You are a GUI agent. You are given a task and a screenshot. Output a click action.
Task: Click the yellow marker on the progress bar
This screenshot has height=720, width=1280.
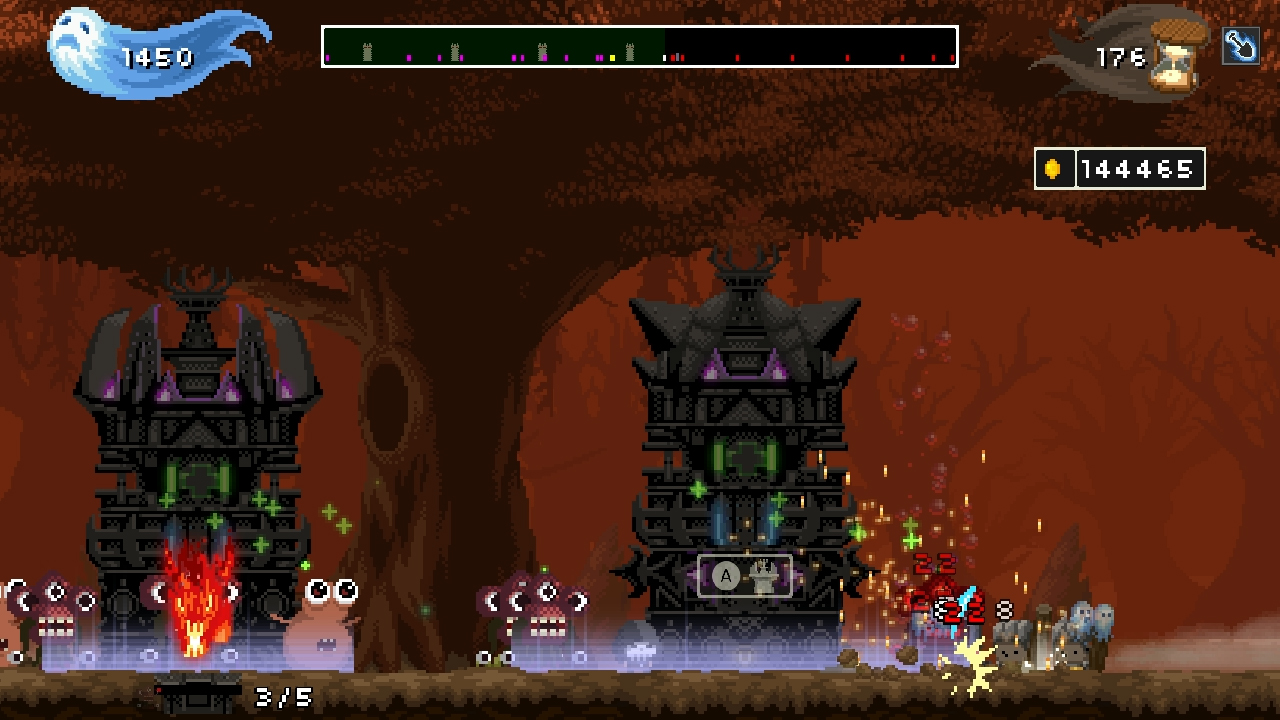[613, 57]
